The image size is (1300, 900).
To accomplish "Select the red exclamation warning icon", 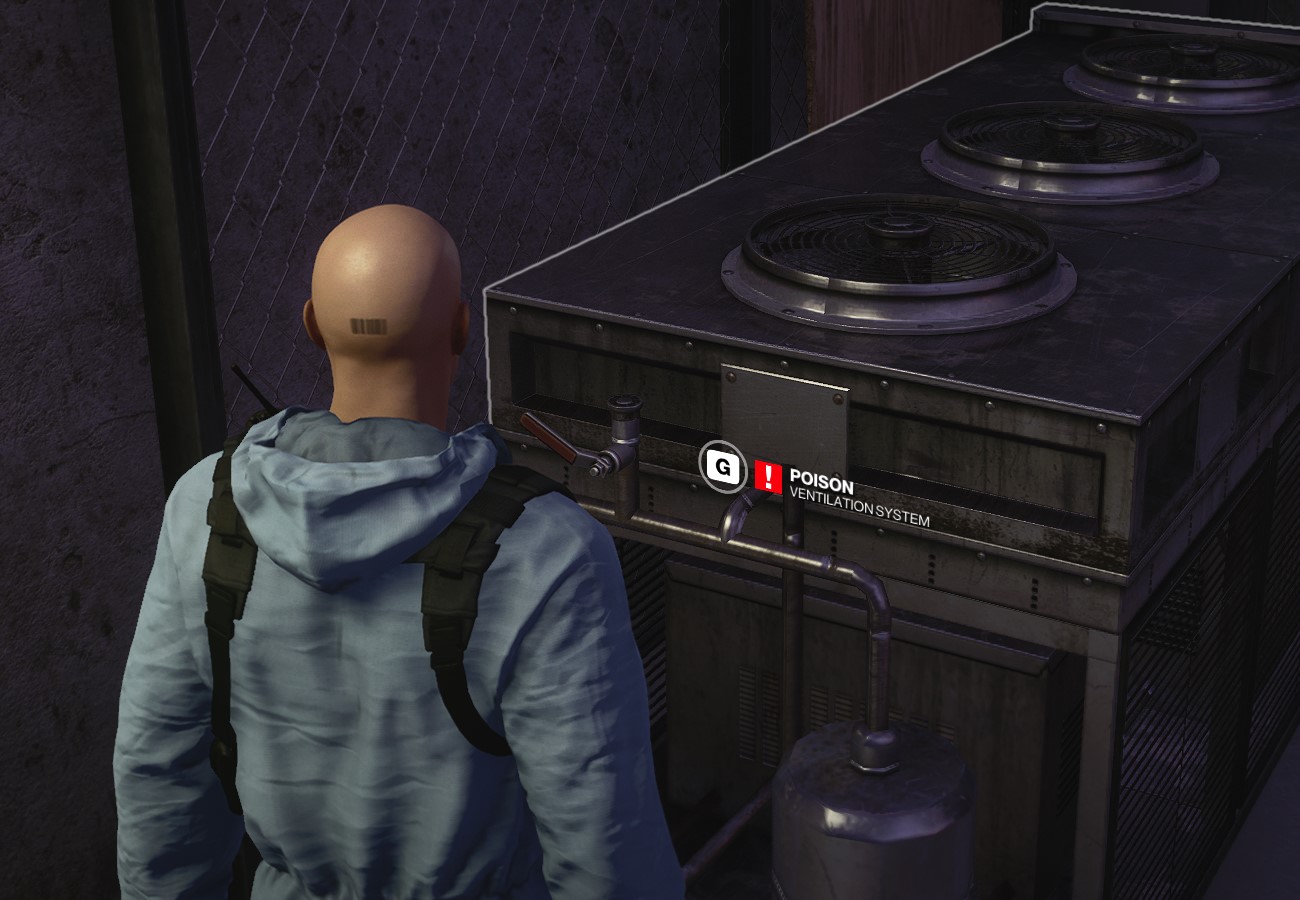I will 766,477.
